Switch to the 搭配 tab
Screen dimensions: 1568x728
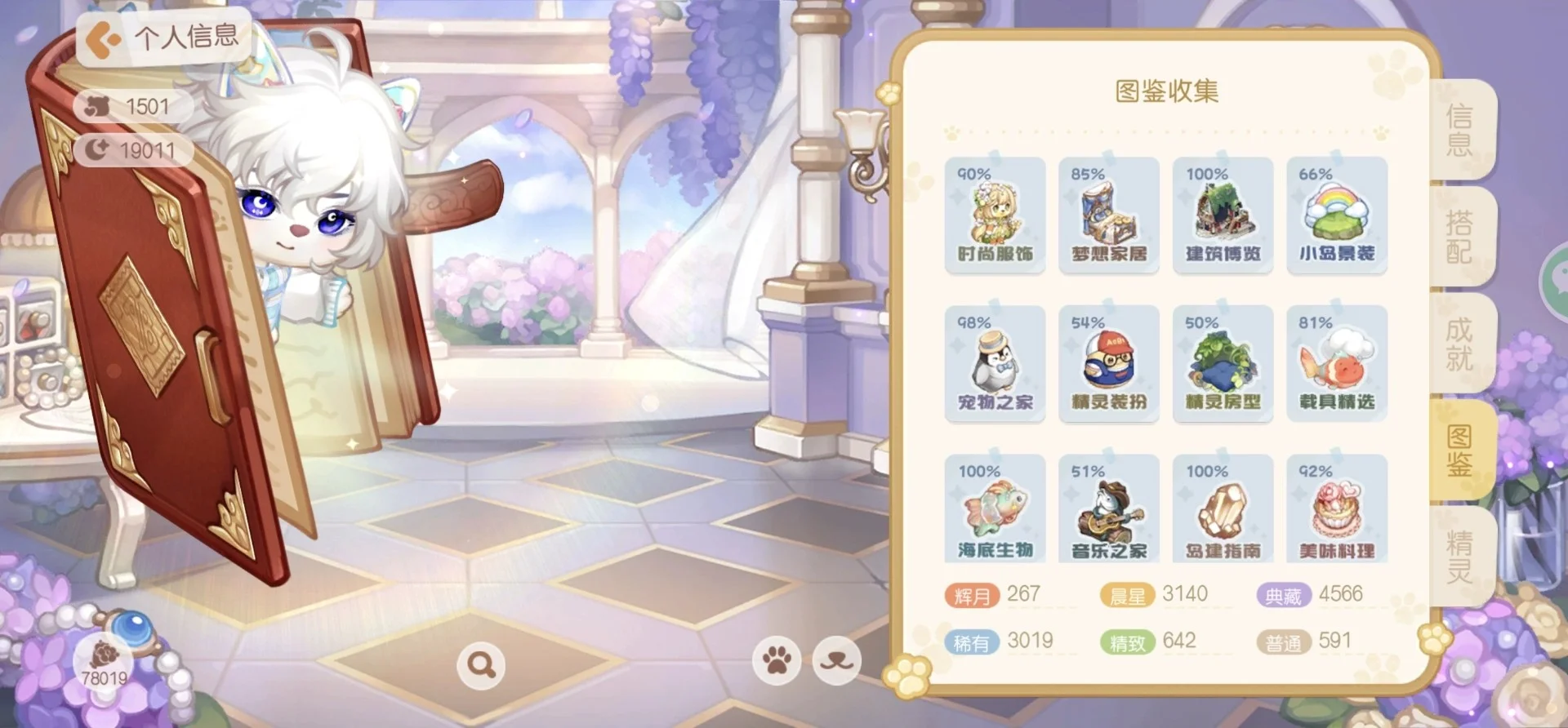[x=1460, y=237]
